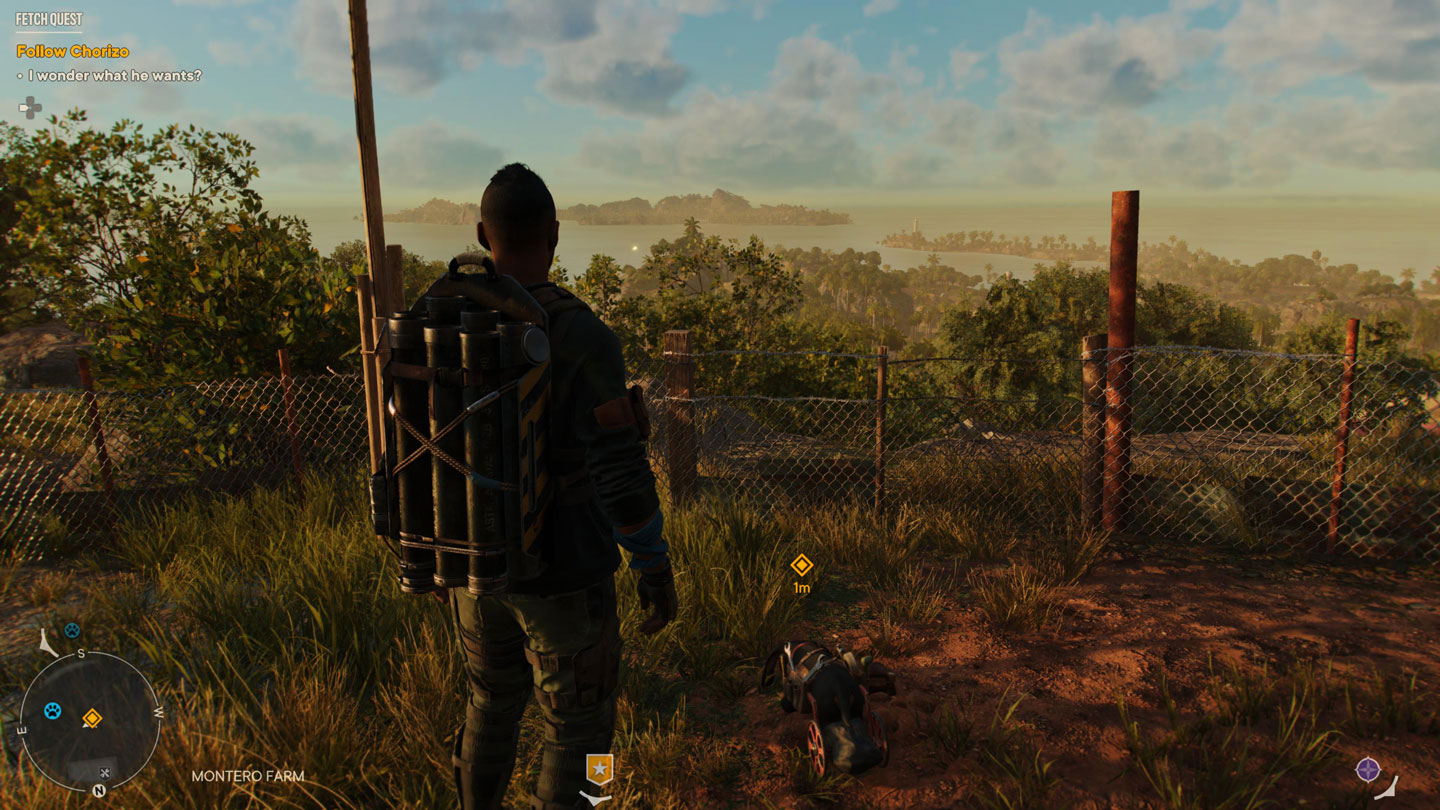The height and width of the screenshot is (810, 1440).
Task: Select the paw icon above the minimap
Action: (72, 631)
